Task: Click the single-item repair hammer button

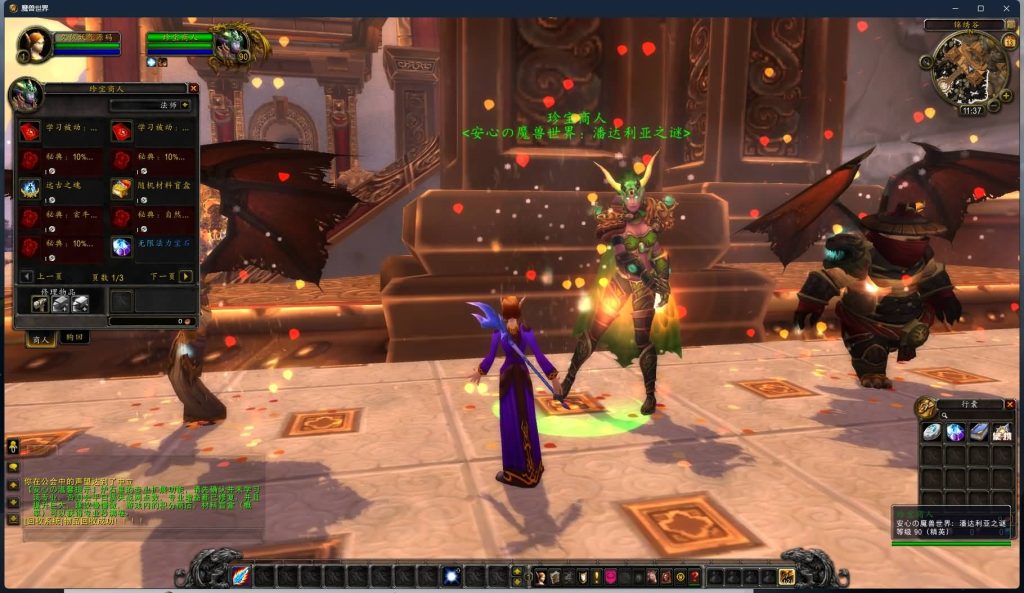Action: tap(40, 303)
